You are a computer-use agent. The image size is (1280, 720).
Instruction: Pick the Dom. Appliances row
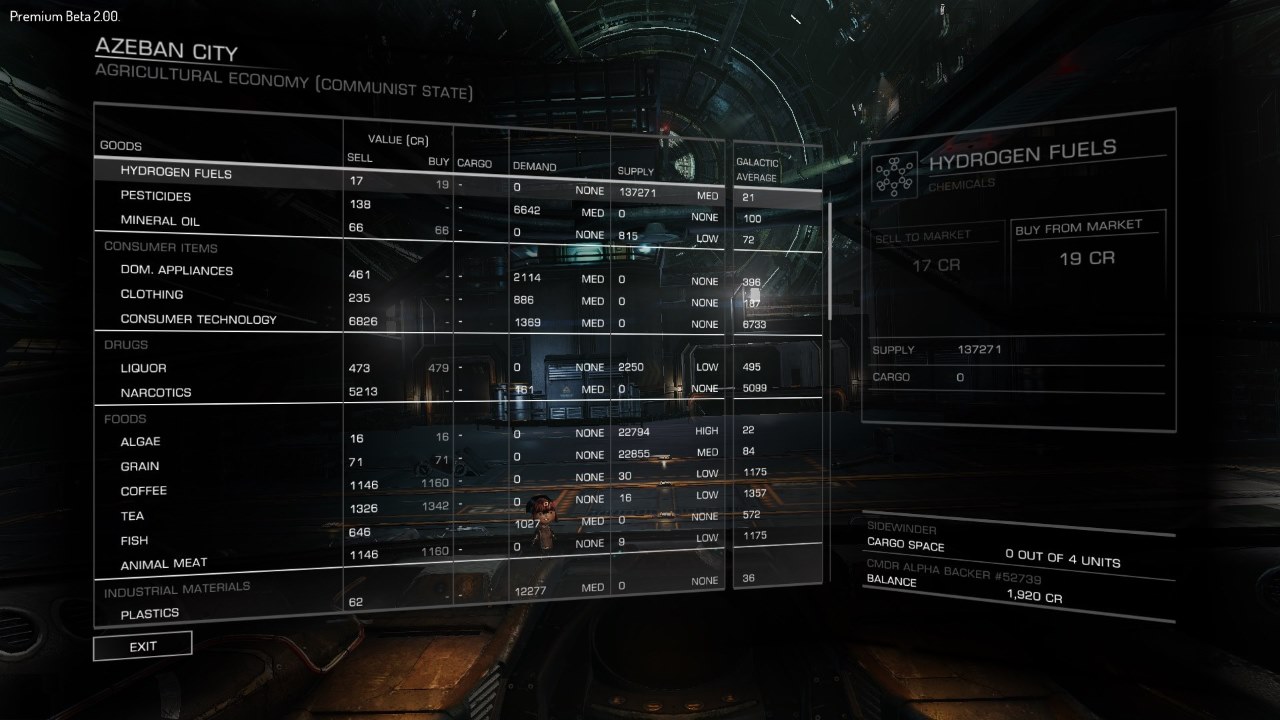tap(176, 270)
